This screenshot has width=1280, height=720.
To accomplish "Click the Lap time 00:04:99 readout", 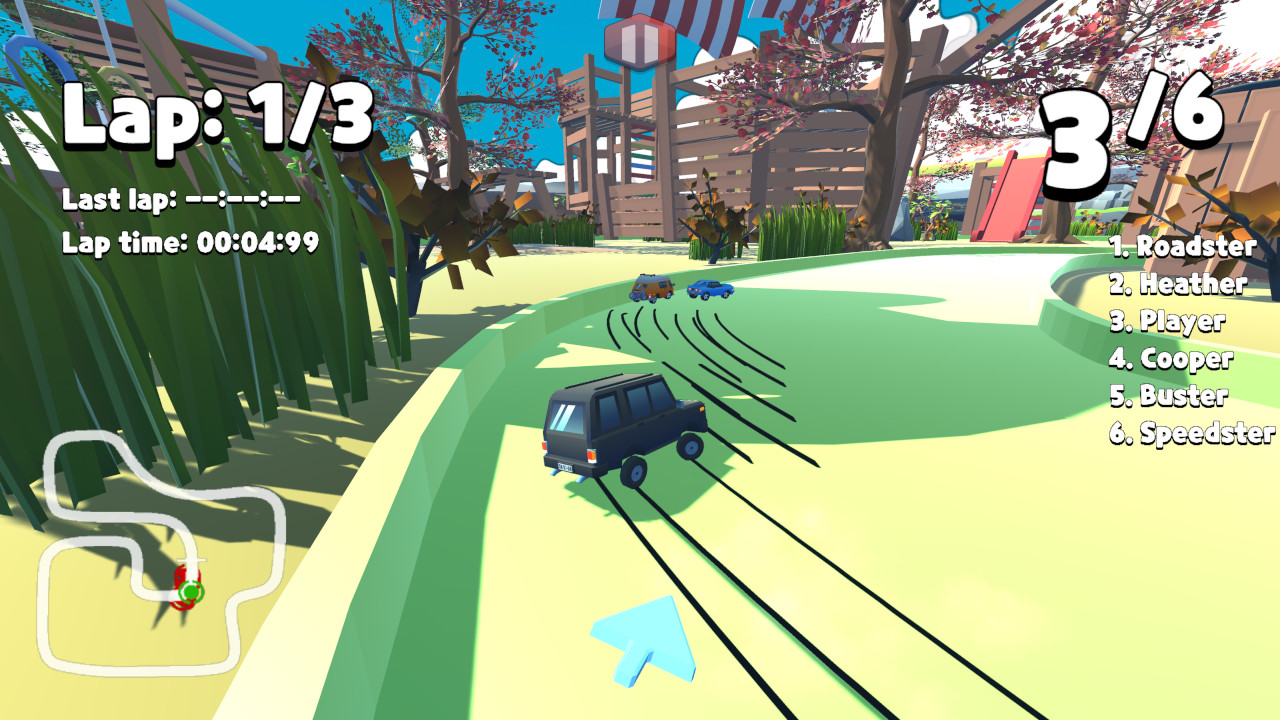I will 190,240.
